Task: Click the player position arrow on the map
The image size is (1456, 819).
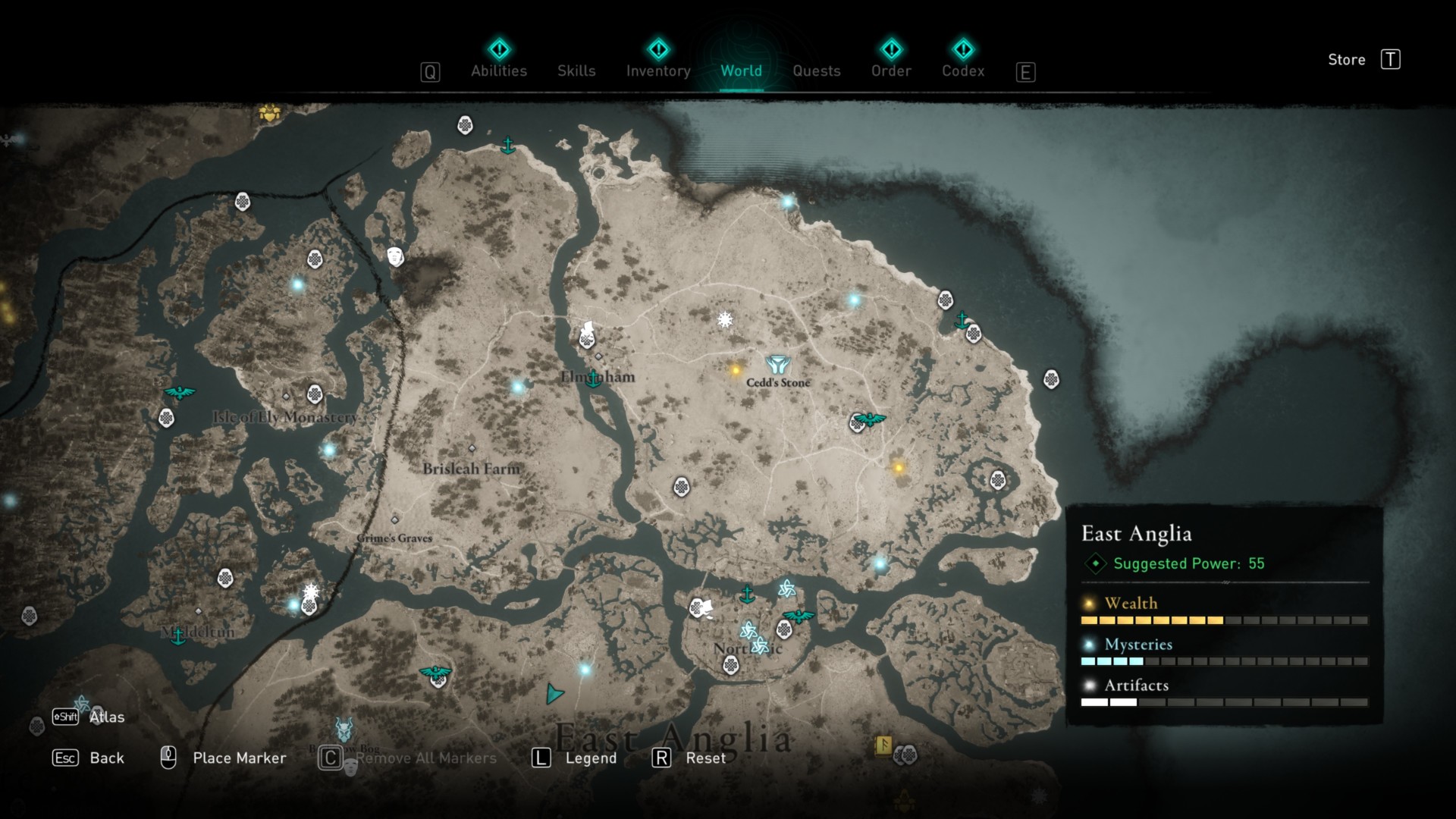Action: 554,692
